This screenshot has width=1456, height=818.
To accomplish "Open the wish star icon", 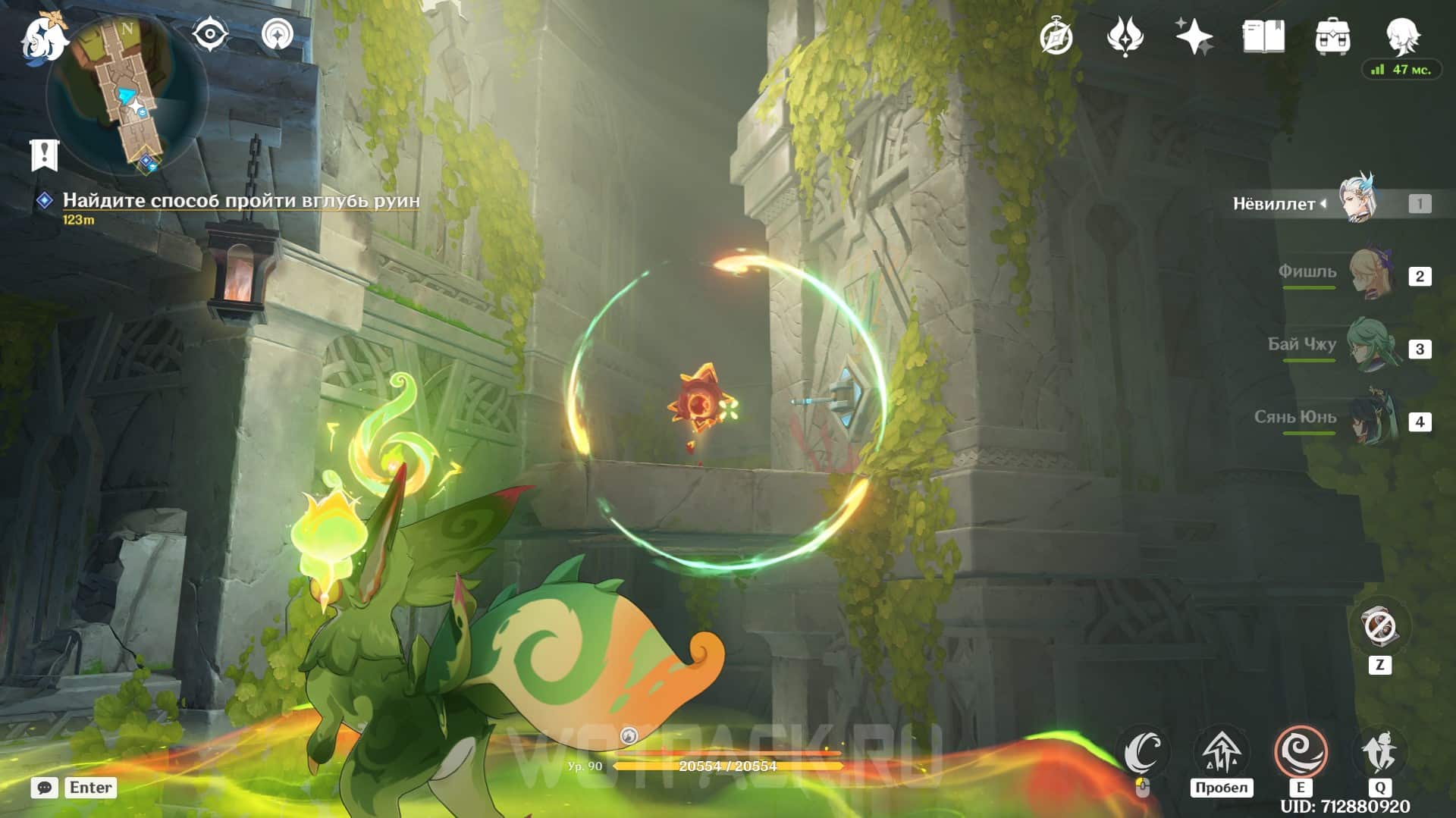I will pyautogui.click(x=1194, y=36).
